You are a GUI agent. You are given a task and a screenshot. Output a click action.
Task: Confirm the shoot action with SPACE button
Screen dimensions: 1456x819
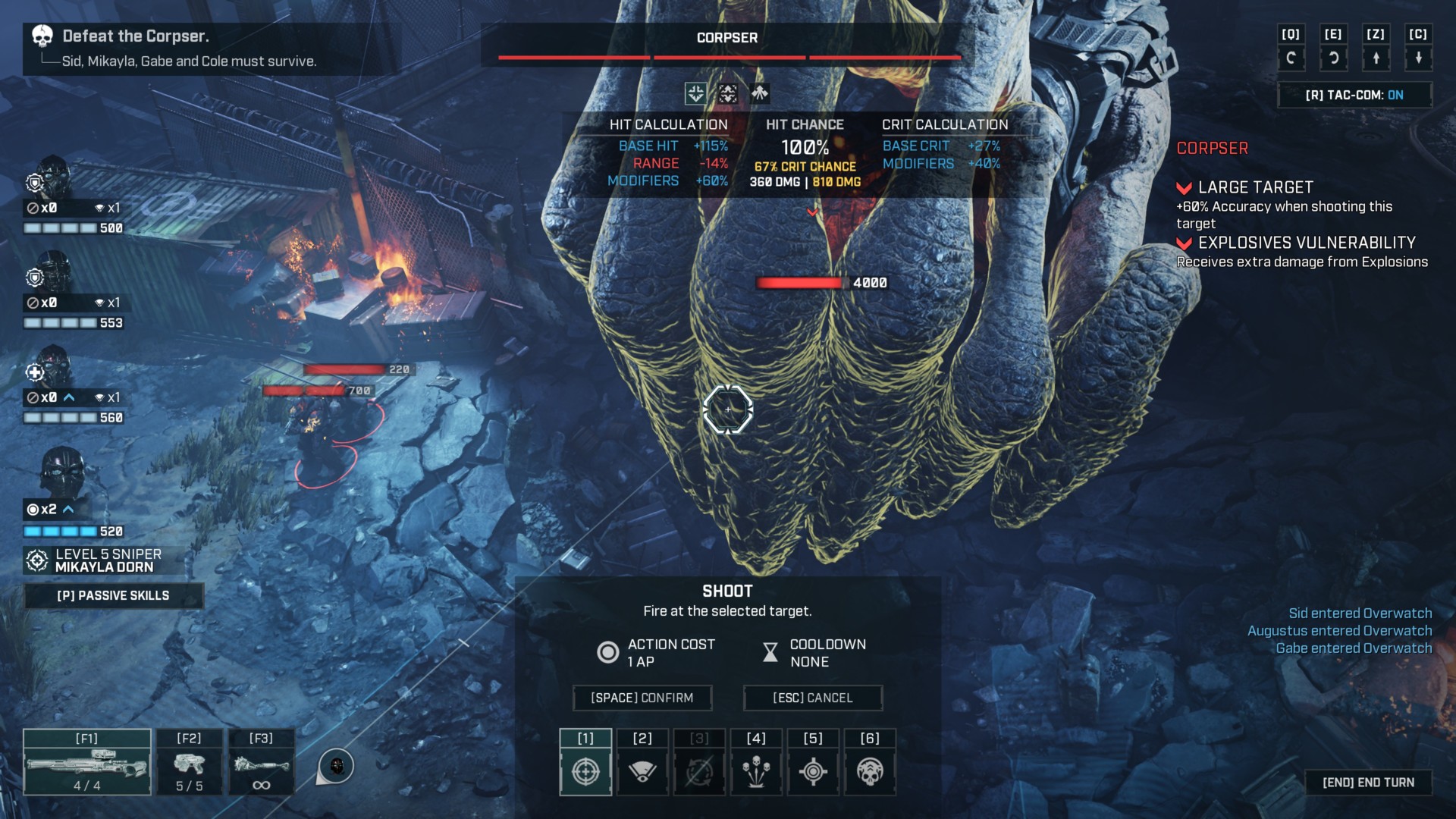coord(642,698)
